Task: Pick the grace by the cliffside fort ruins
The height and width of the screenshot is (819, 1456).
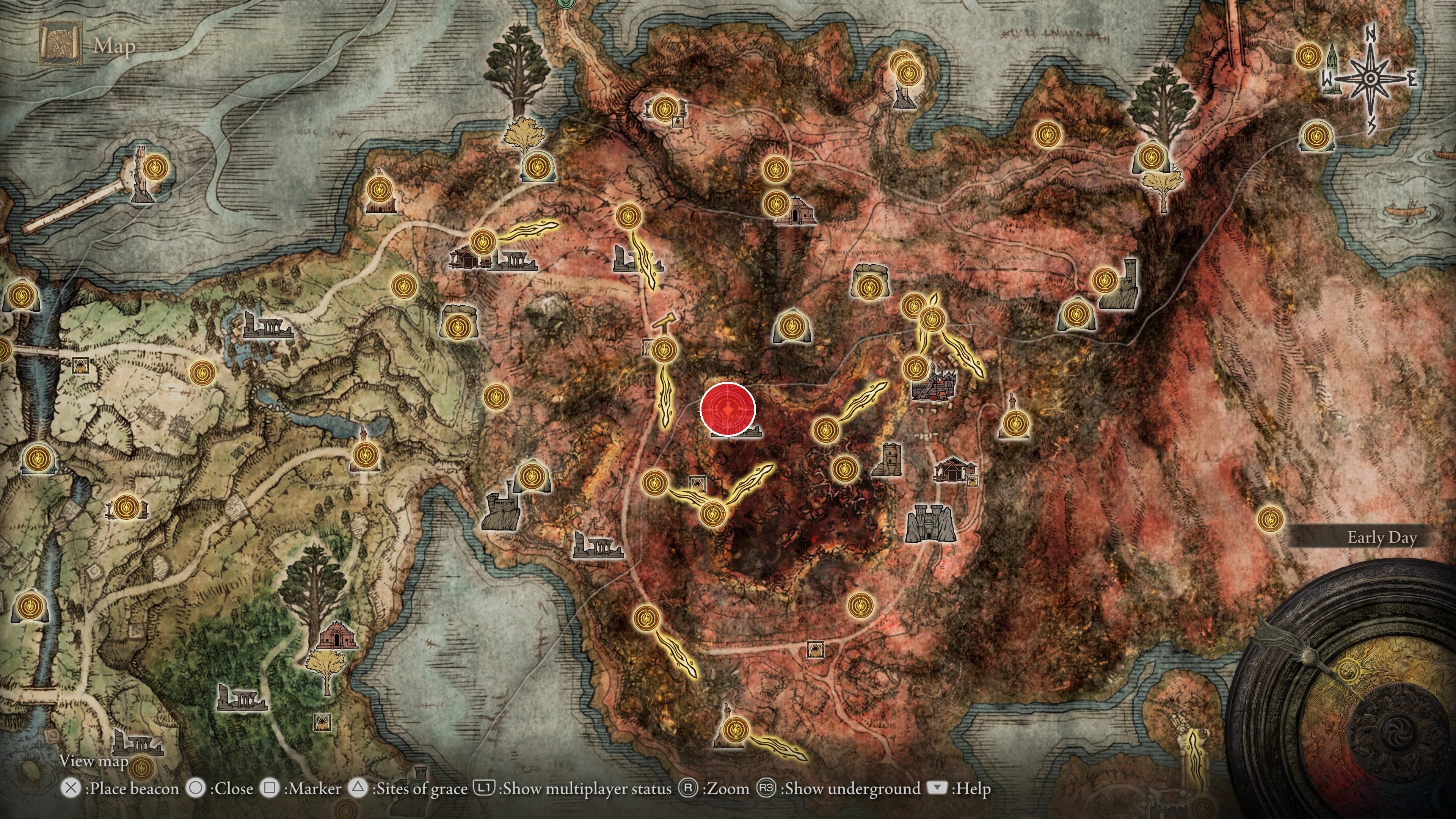Action: pyautogui.click(x=531, y=477)
